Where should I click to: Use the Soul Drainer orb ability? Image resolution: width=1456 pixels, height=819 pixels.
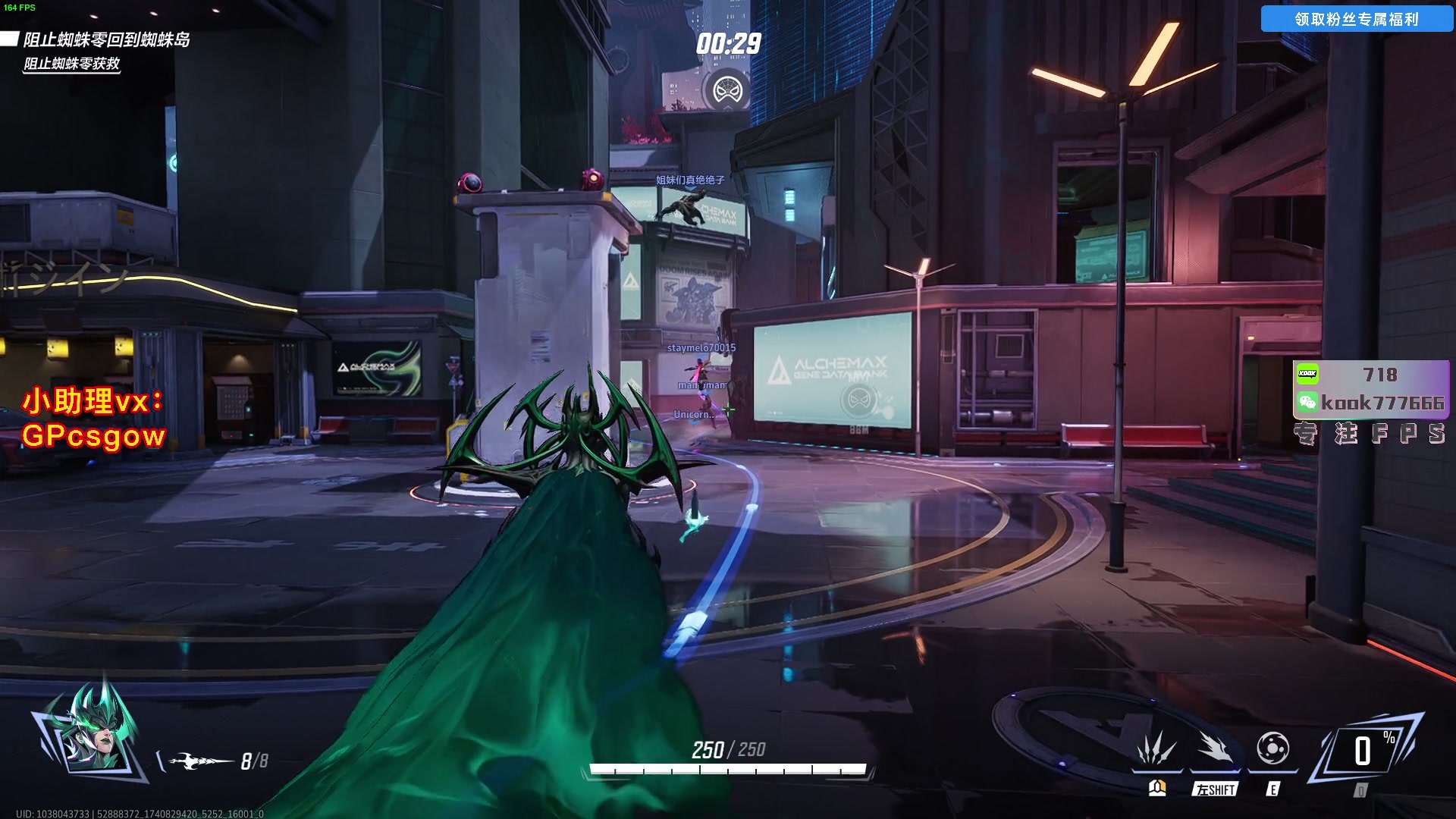1272,749
